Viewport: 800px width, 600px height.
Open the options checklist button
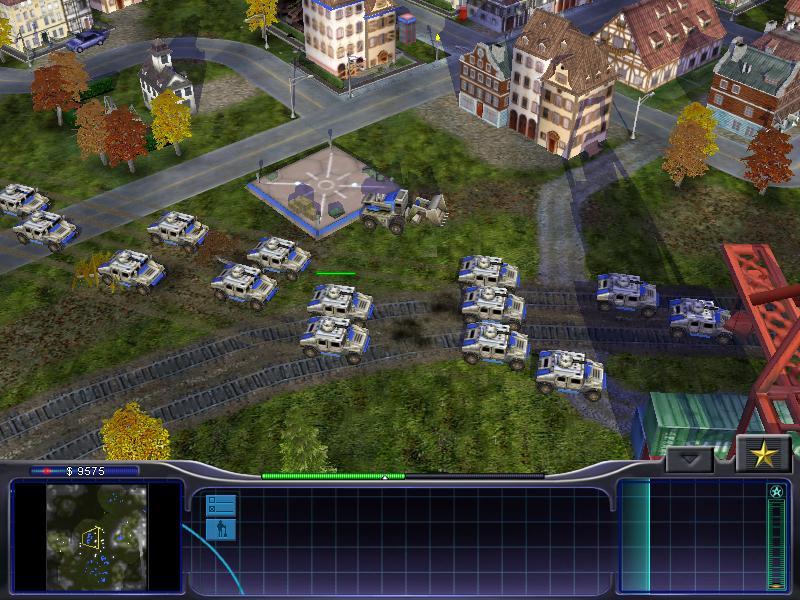[x=221, y=504]
